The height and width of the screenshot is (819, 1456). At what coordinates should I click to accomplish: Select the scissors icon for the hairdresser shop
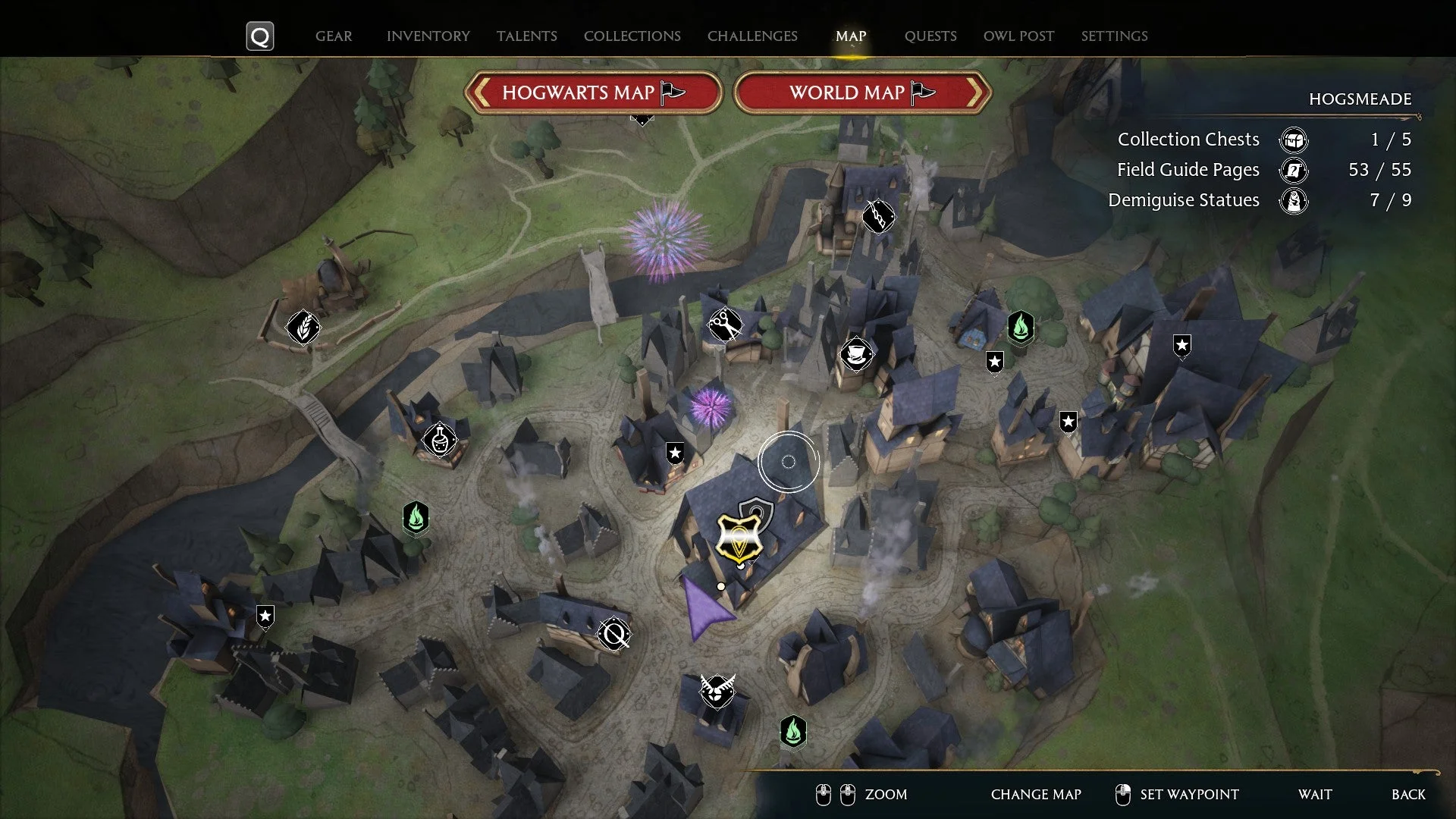point(724,322)
